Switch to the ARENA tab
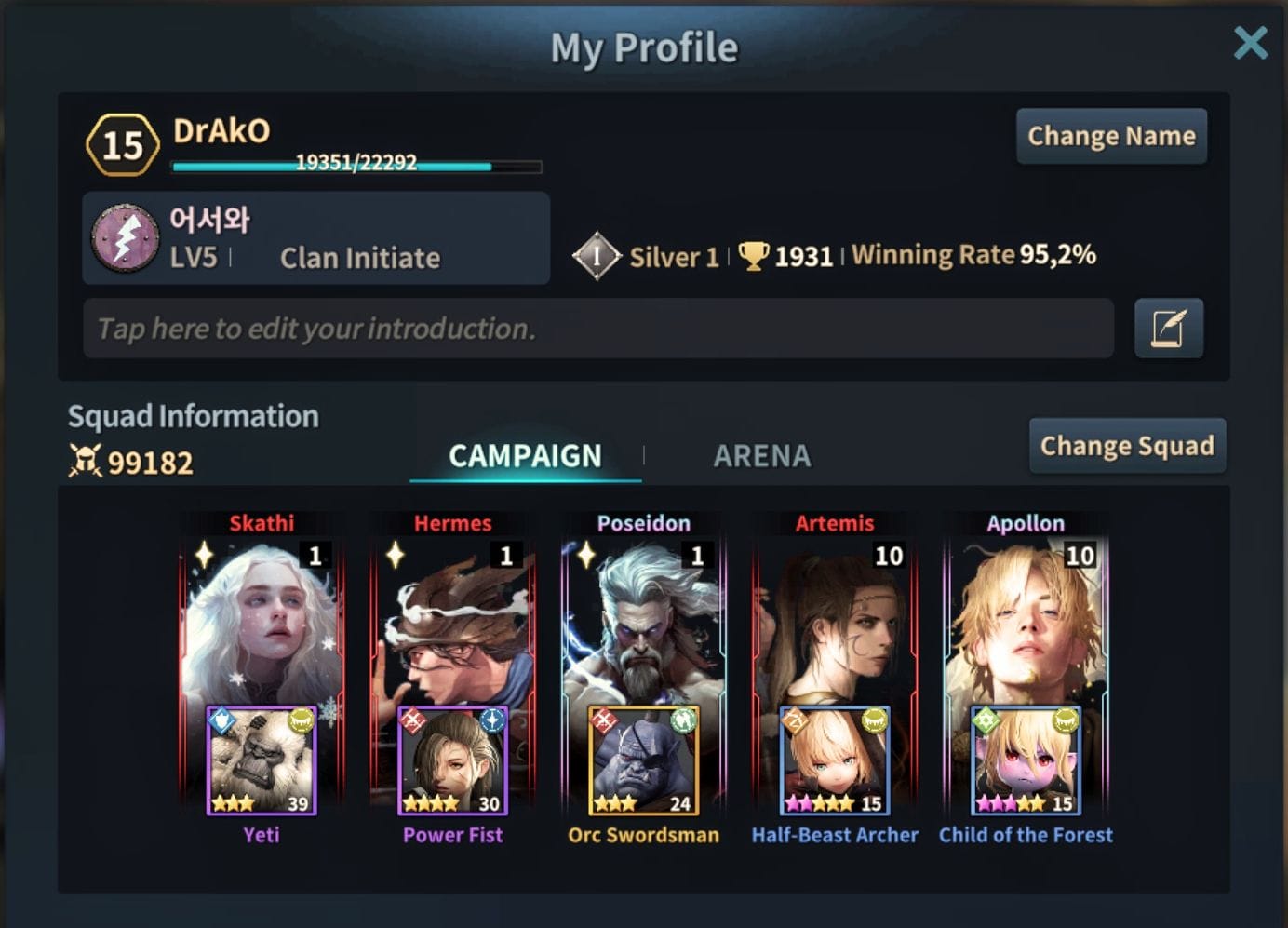This screenshot has width=1288, height=928. pyautogui.click(x=761, y=456)
